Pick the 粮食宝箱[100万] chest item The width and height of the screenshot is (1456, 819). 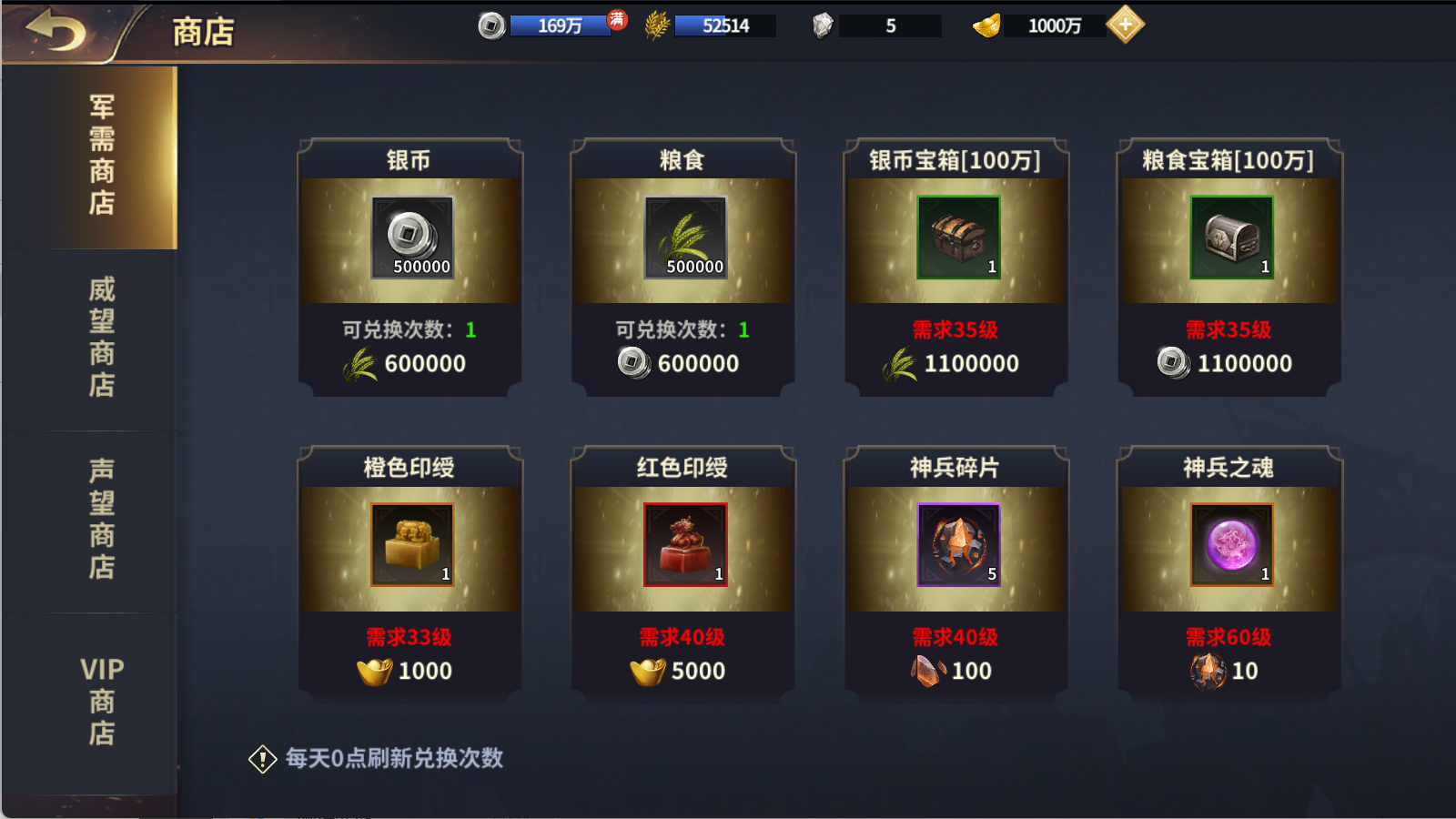click(1229, 266)
